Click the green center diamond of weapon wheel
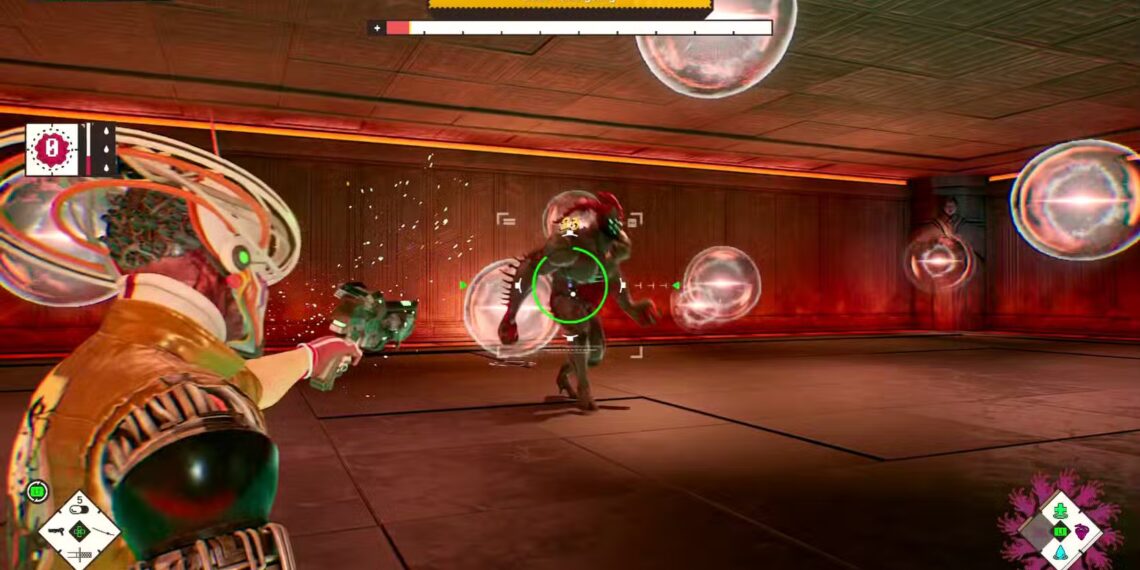Viewport: 1140px width, 570px height. click(x=80, y=531)
